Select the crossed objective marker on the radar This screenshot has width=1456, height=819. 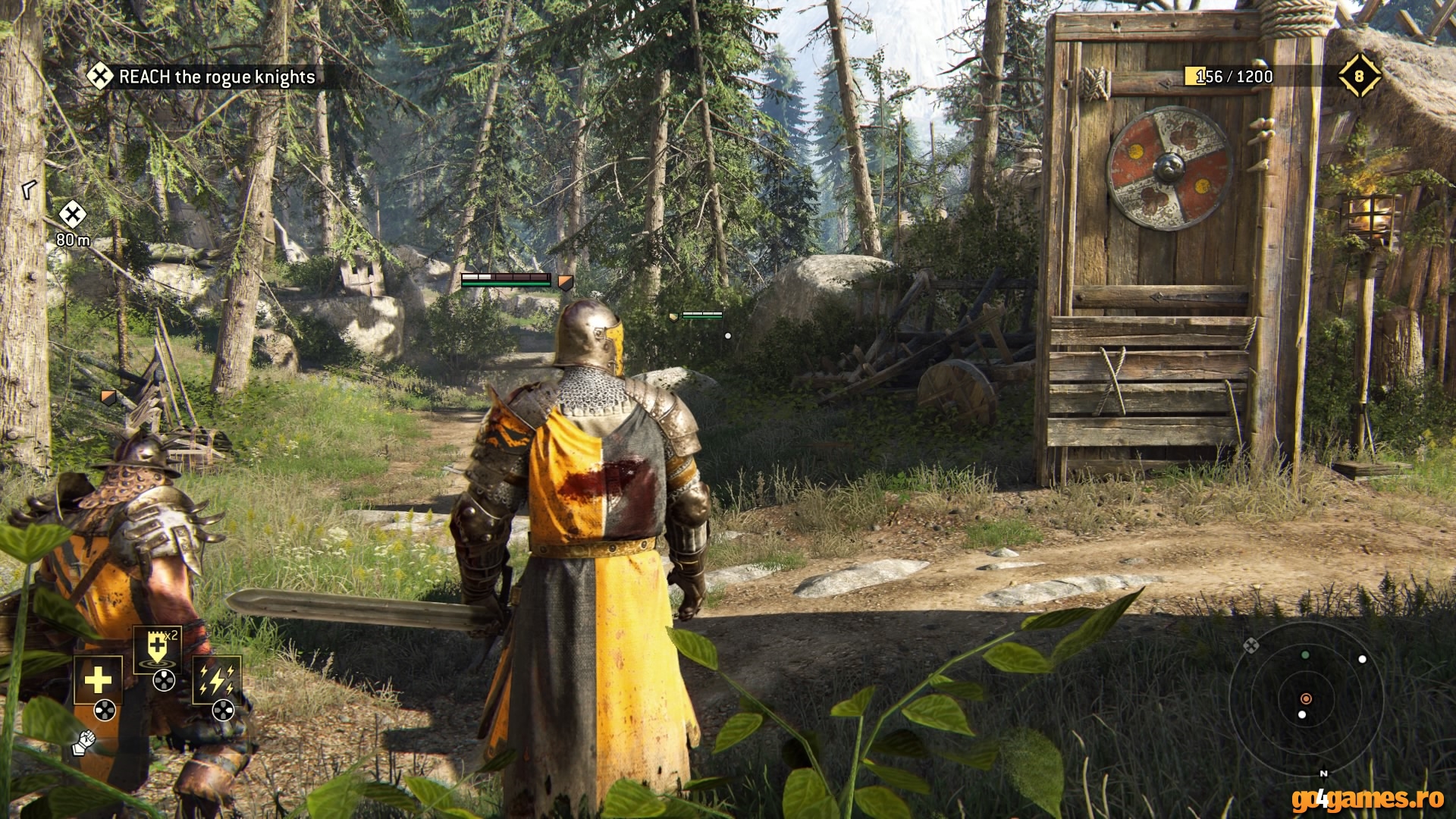pyautogui.click(x=1251, y=645)
